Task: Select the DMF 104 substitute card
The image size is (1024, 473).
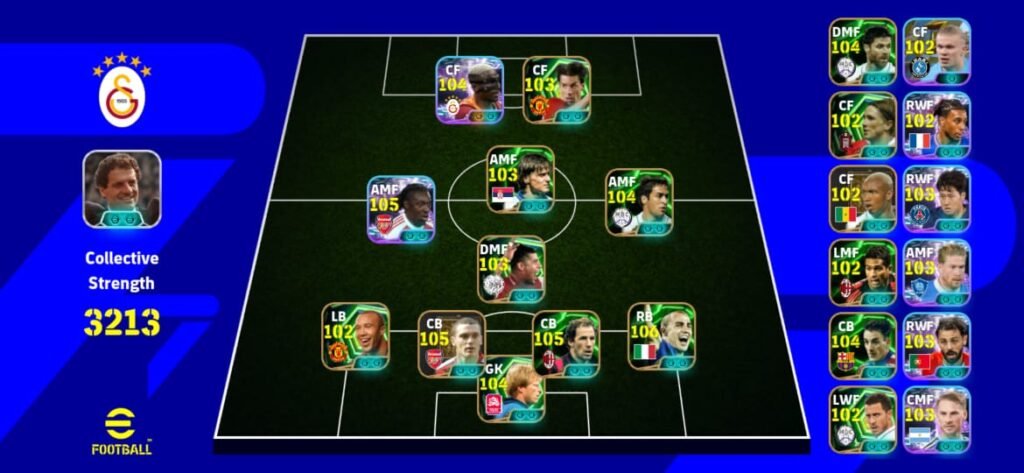Action: pos(862,51)
